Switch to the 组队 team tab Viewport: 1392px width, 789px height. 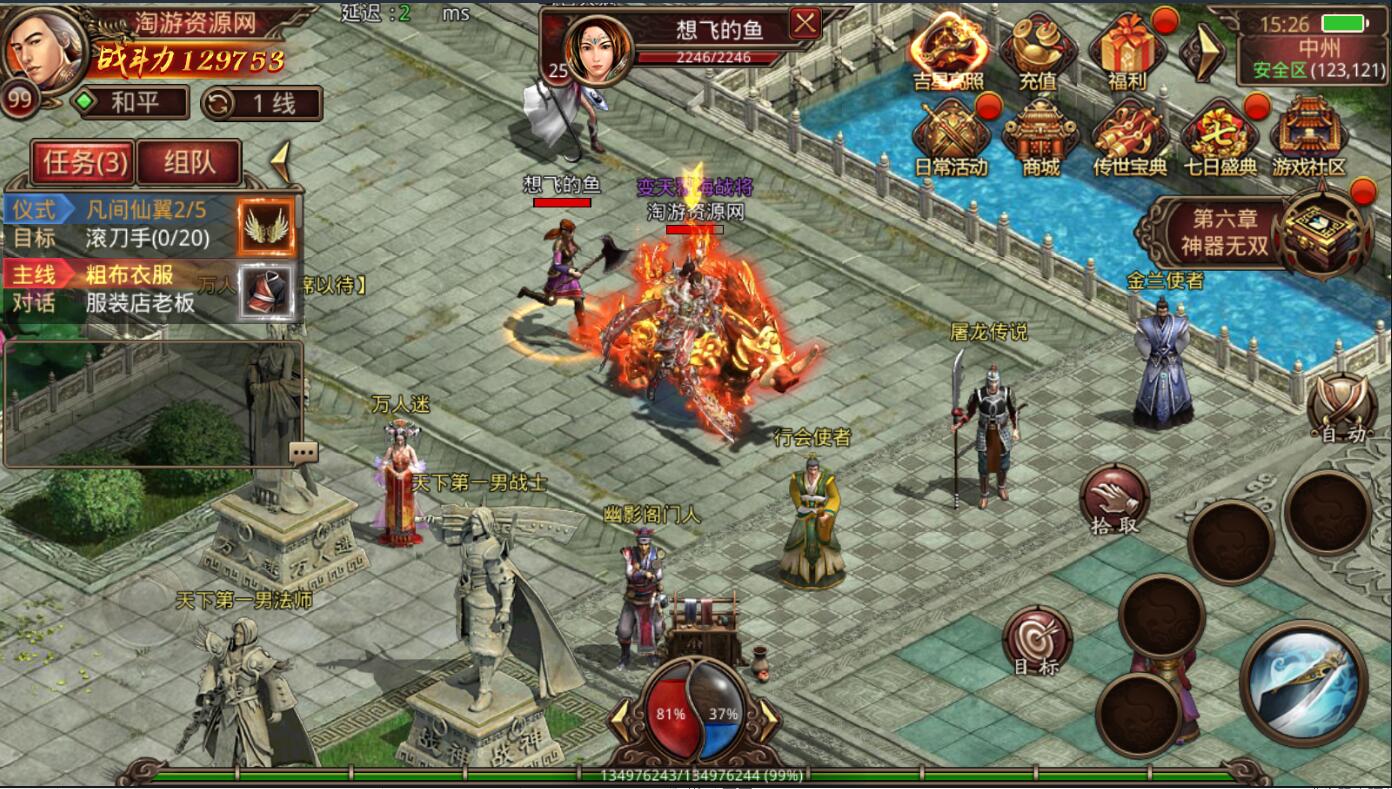click(189, 162)
